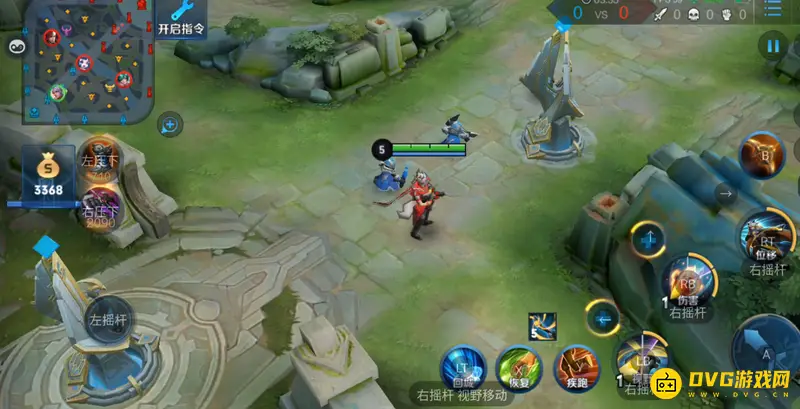Open the three-line menu icon
Image resolution: width=800 pixels, height=409 pixels.
pos(773,11)
